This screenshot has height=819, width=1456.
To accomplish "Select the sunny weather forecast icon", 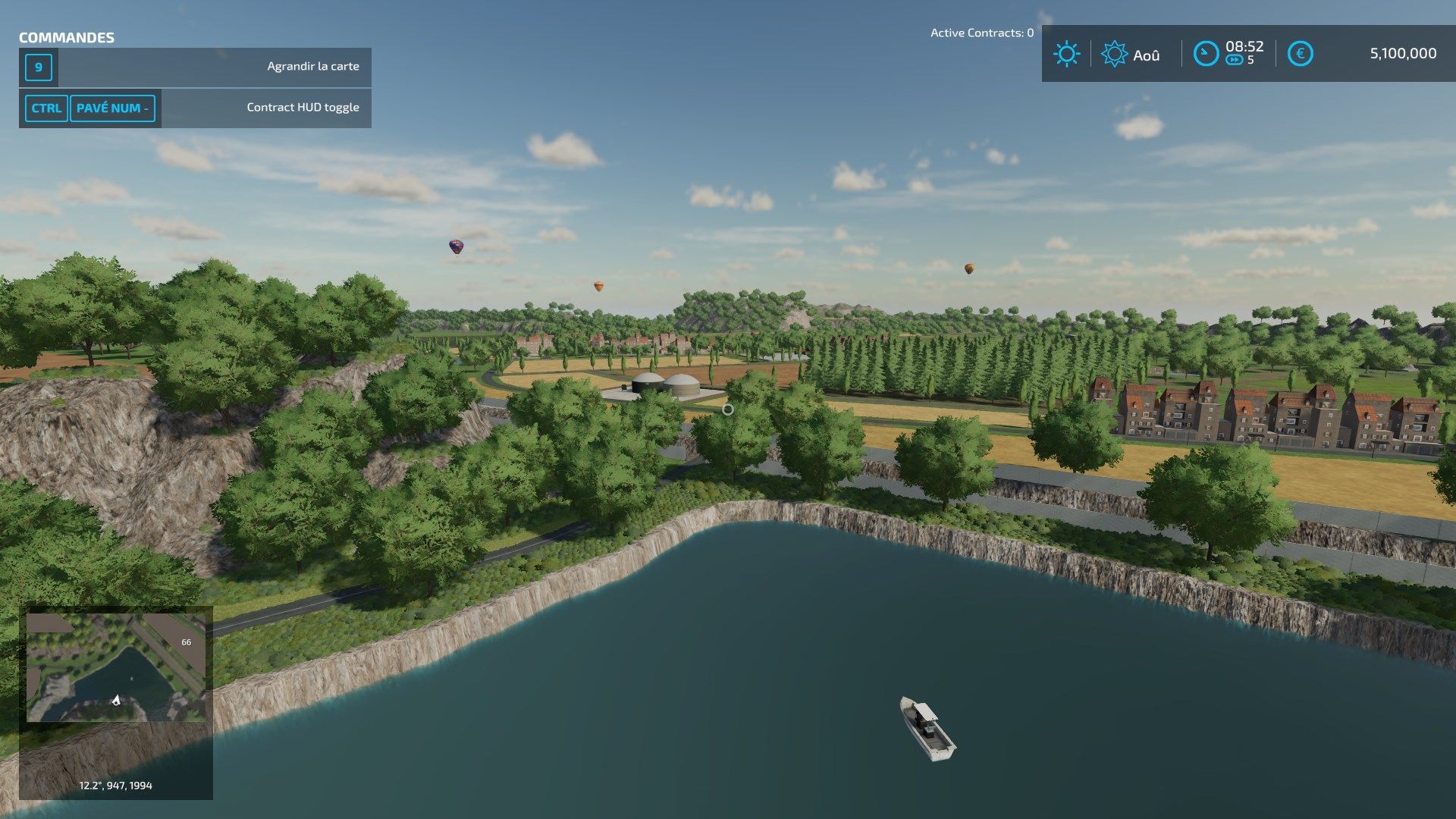I will pos(1066,54).
